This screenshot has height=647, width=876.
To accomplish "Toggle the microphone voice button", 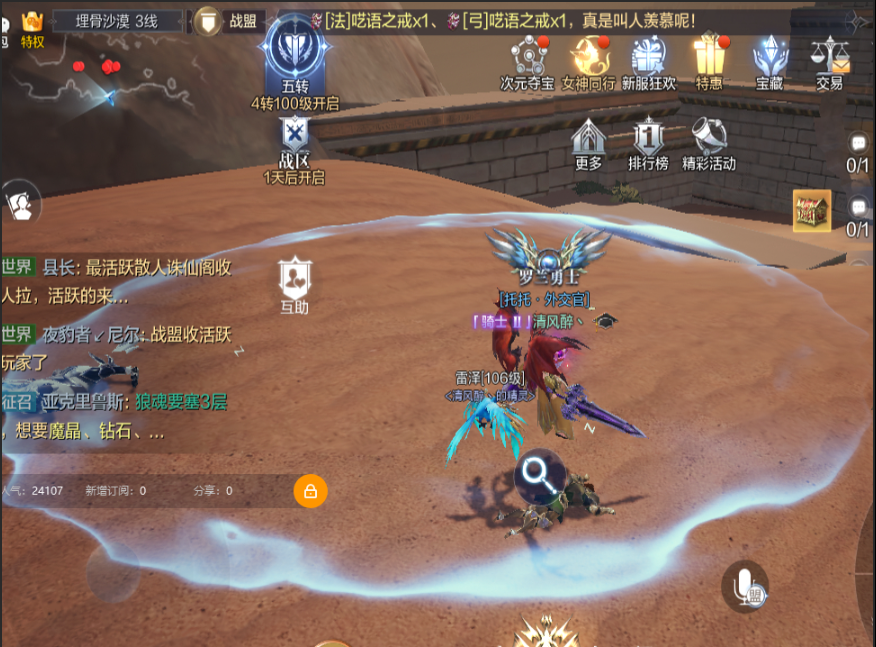I will pos(744,586).
